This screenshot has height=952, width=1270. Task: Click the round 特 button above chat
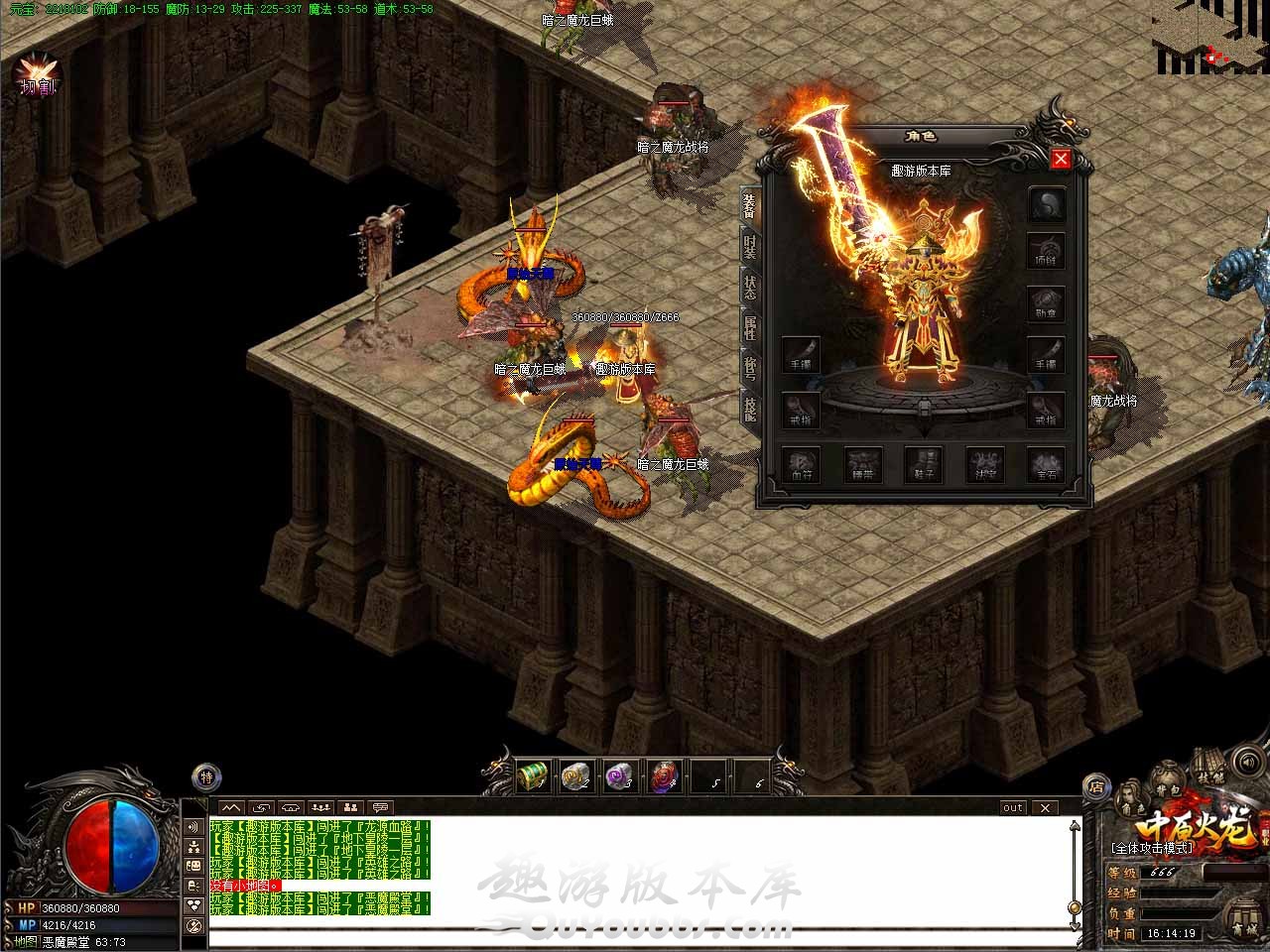click(206, 776)
